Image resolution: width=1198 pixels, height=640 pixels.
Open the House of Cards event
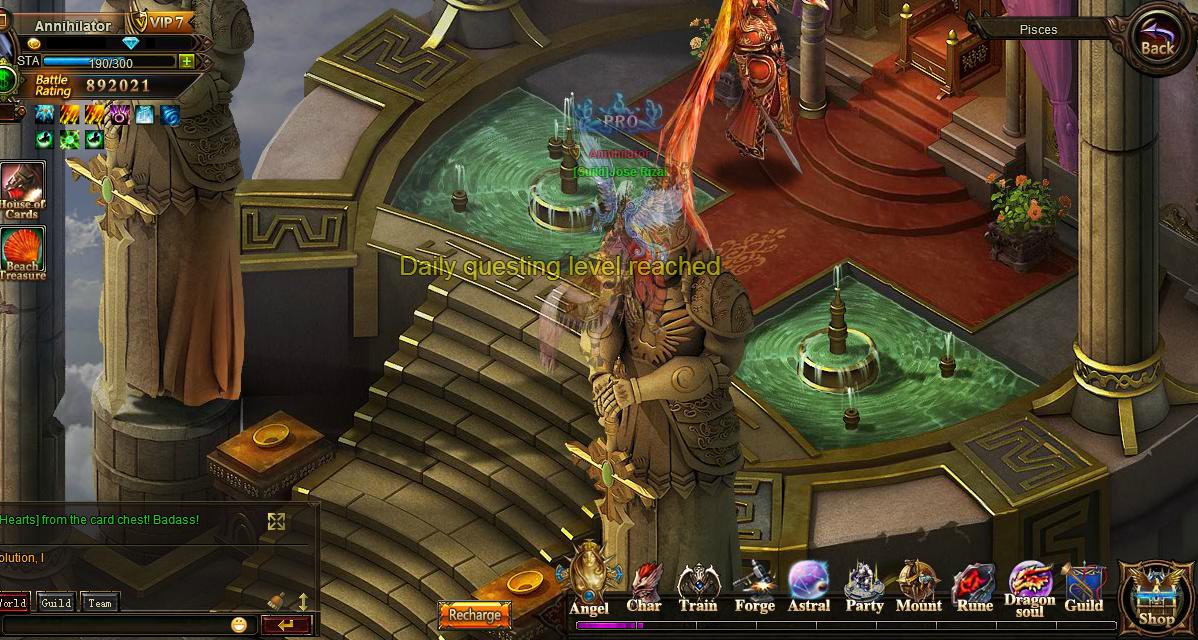[22, 192]
